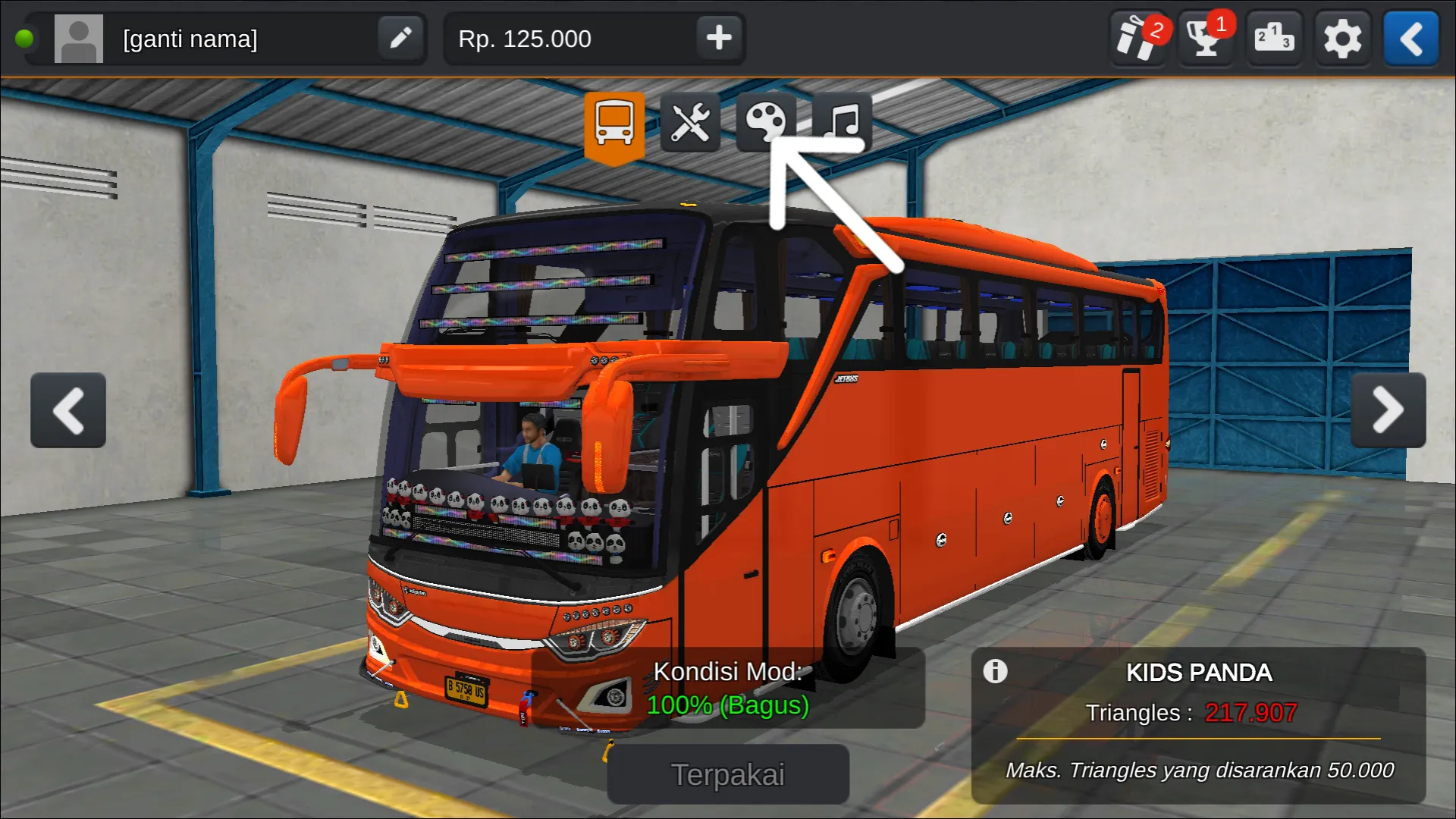Click the player avatar picture
This screenshot has width=1456, height=819.
[x=79, y=39]
